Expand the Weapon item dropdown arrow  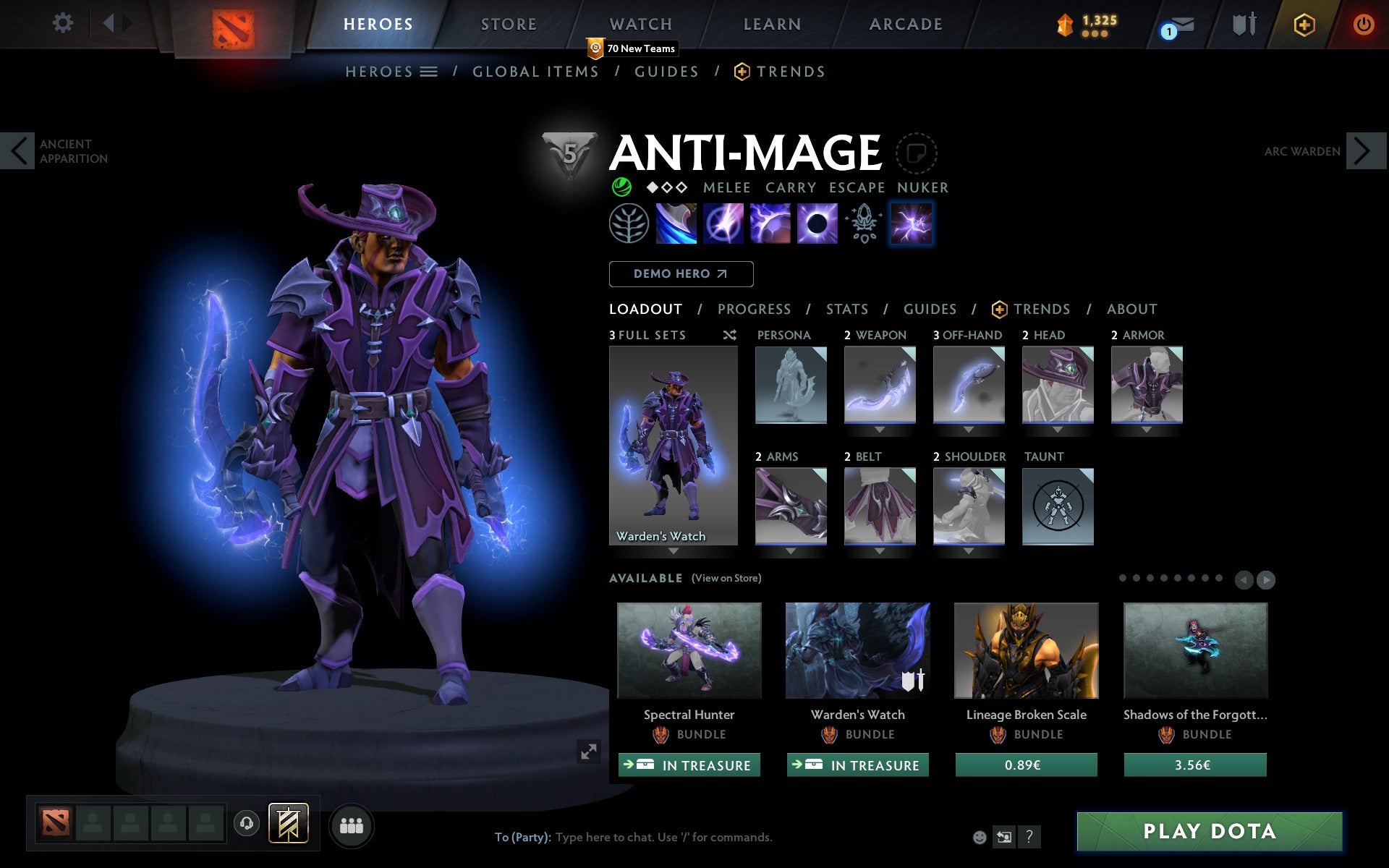tap(879, 427)
